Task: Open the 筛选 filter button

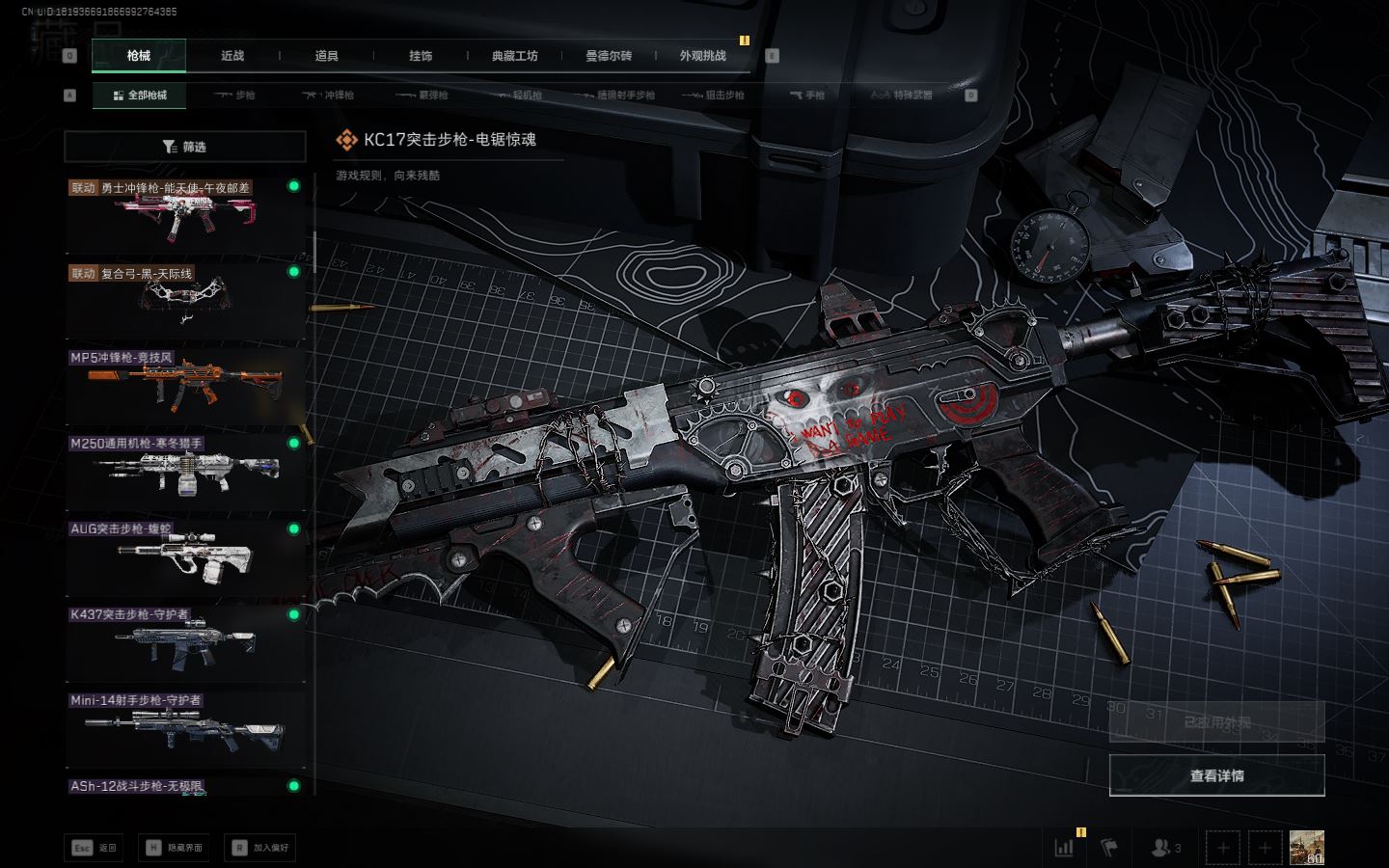Action: tap(184, 147)
